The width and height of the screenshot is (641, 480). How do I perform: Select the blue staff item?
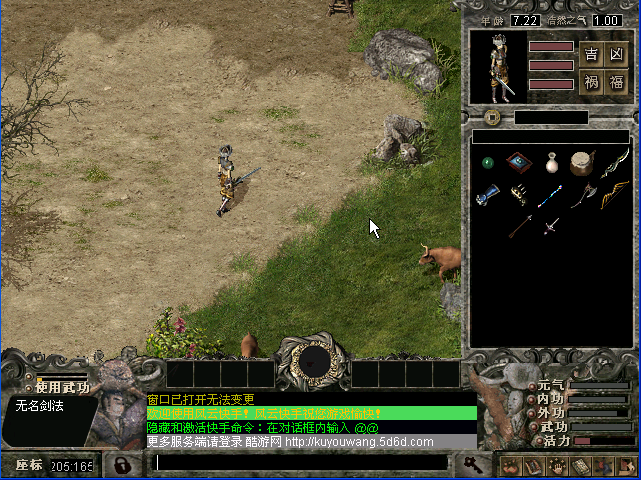click(x=551, y=195)
